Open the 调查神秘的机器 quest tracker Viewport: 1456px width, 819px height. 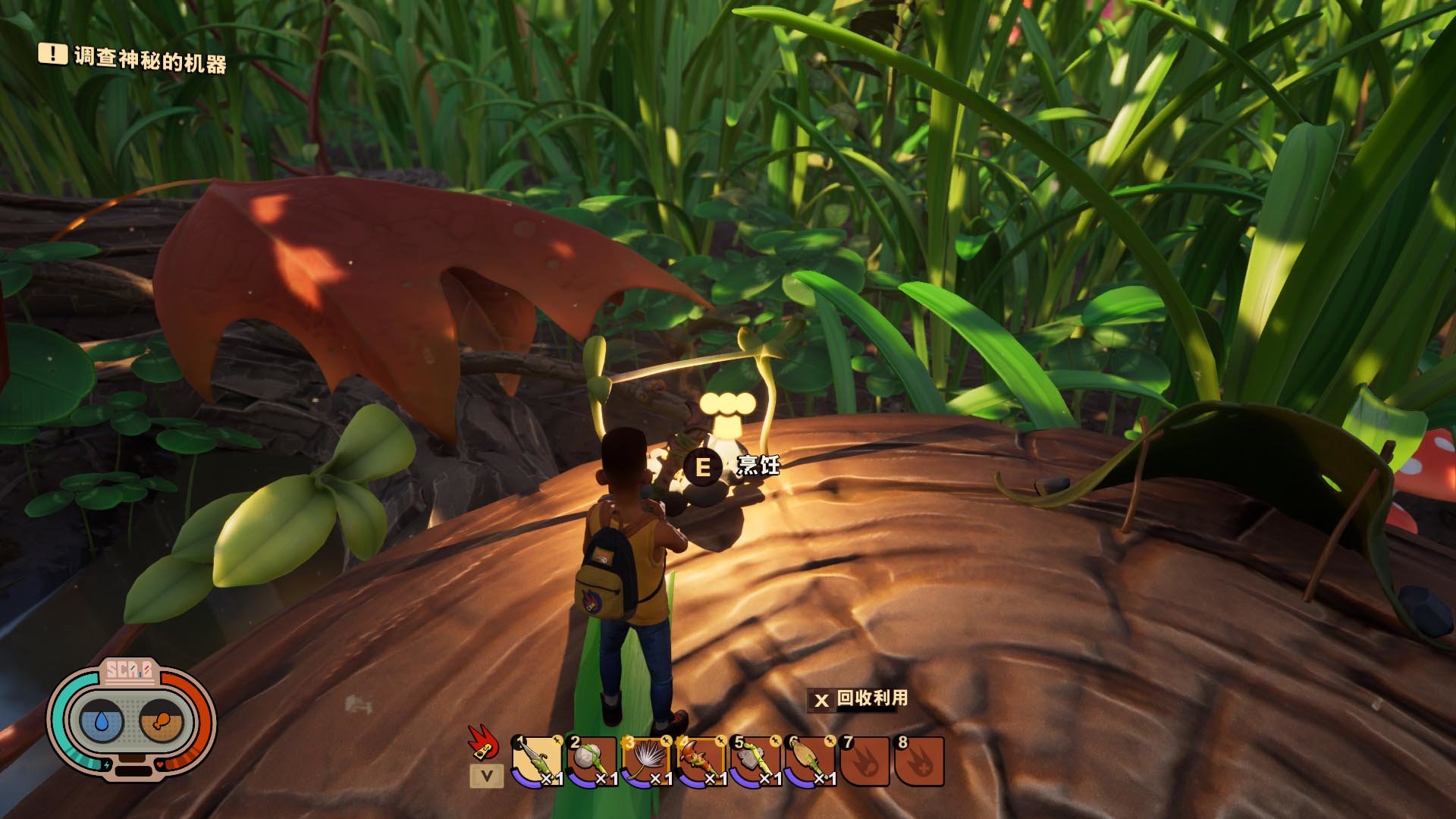point(133,58)
